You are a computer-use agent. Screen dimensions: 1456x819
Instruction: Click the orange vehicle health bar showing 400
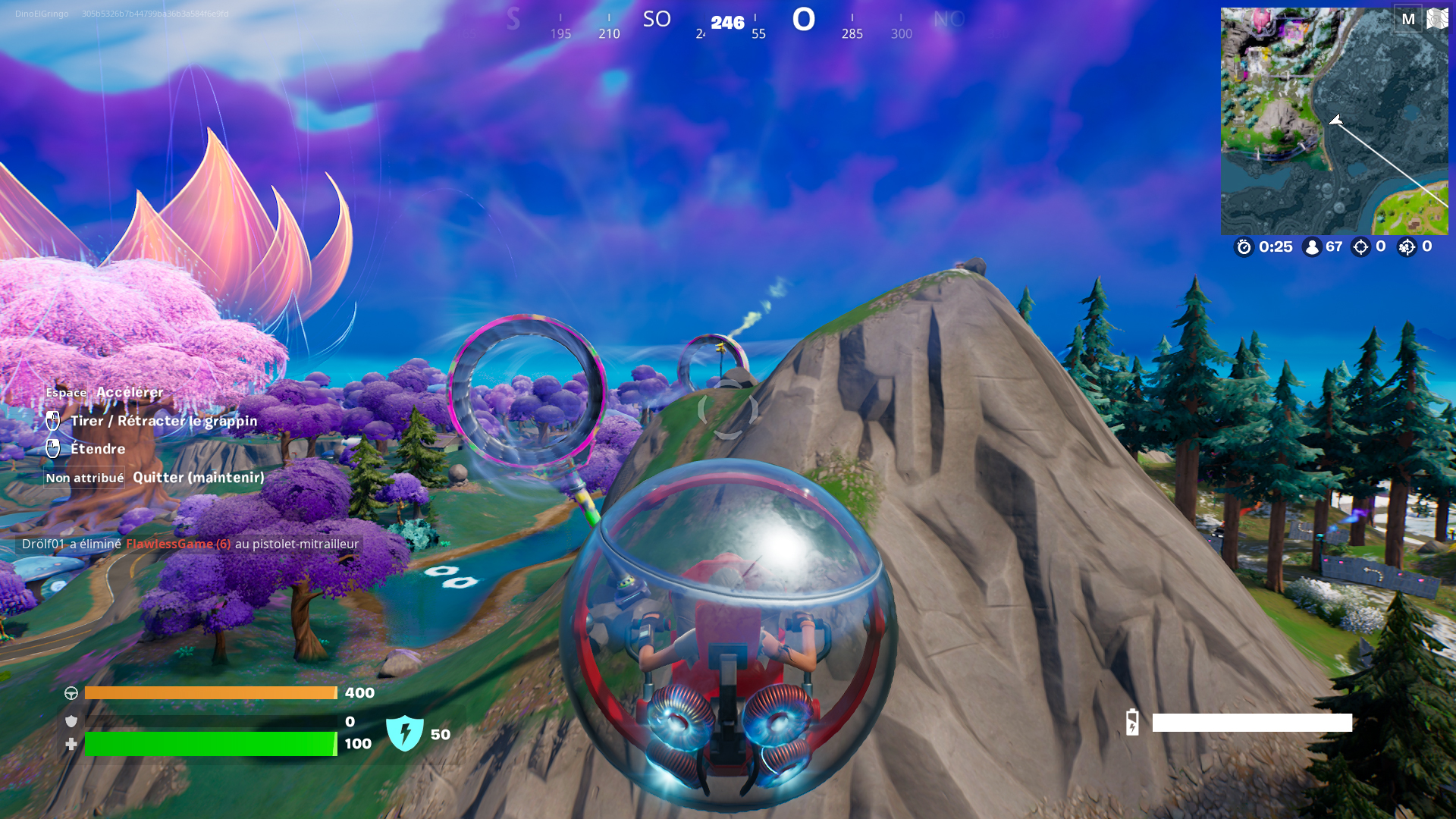click(x=211, y=692)
